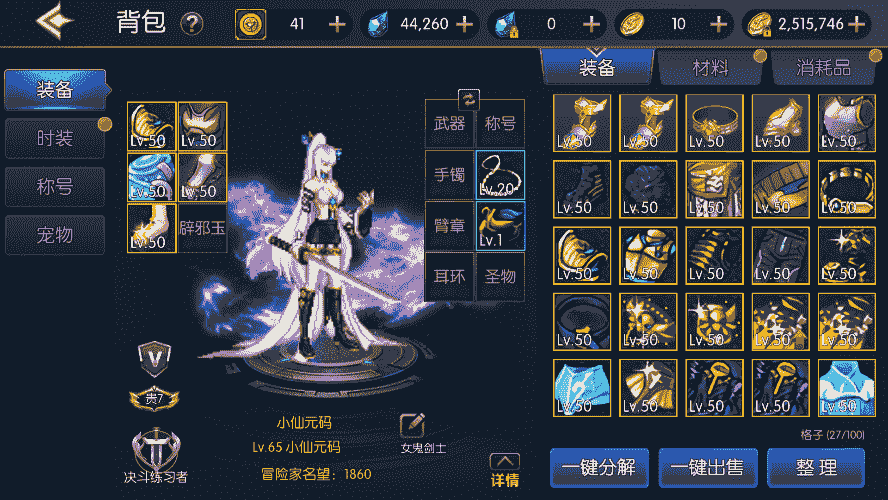Open the 消耗品 inventory tab
Viewport: 888px width, 500px height.
(823, 68)
